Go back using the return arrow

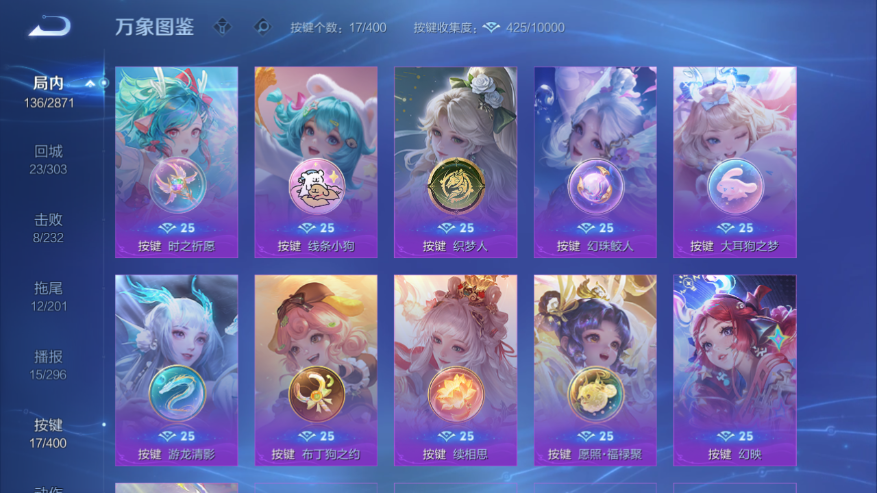[x=48, y=27]
